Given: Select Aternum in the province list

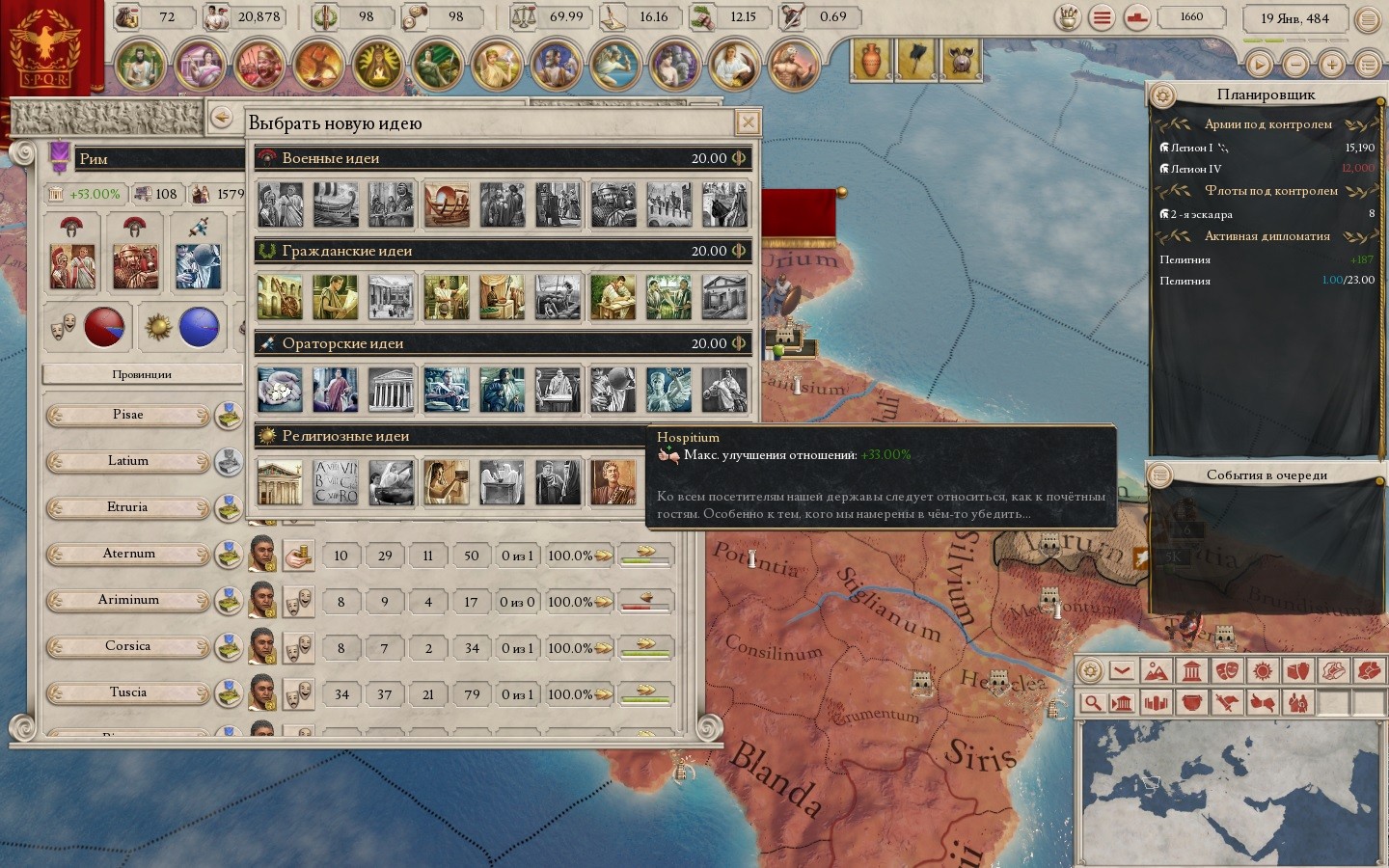Looking at the screenshot, I should [x=127, y=554].
